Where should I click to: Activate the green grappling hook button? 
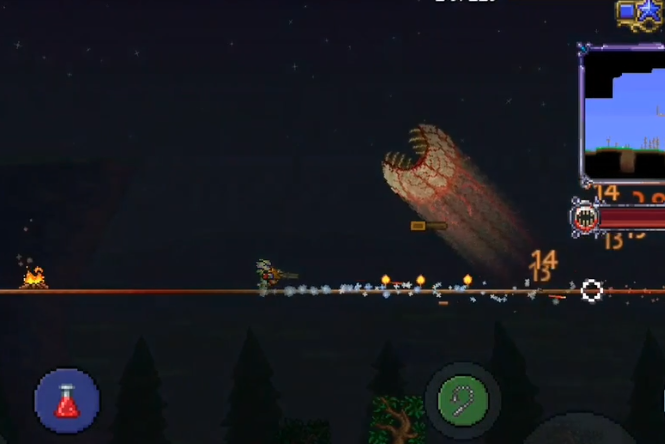[x=462, y=401]
